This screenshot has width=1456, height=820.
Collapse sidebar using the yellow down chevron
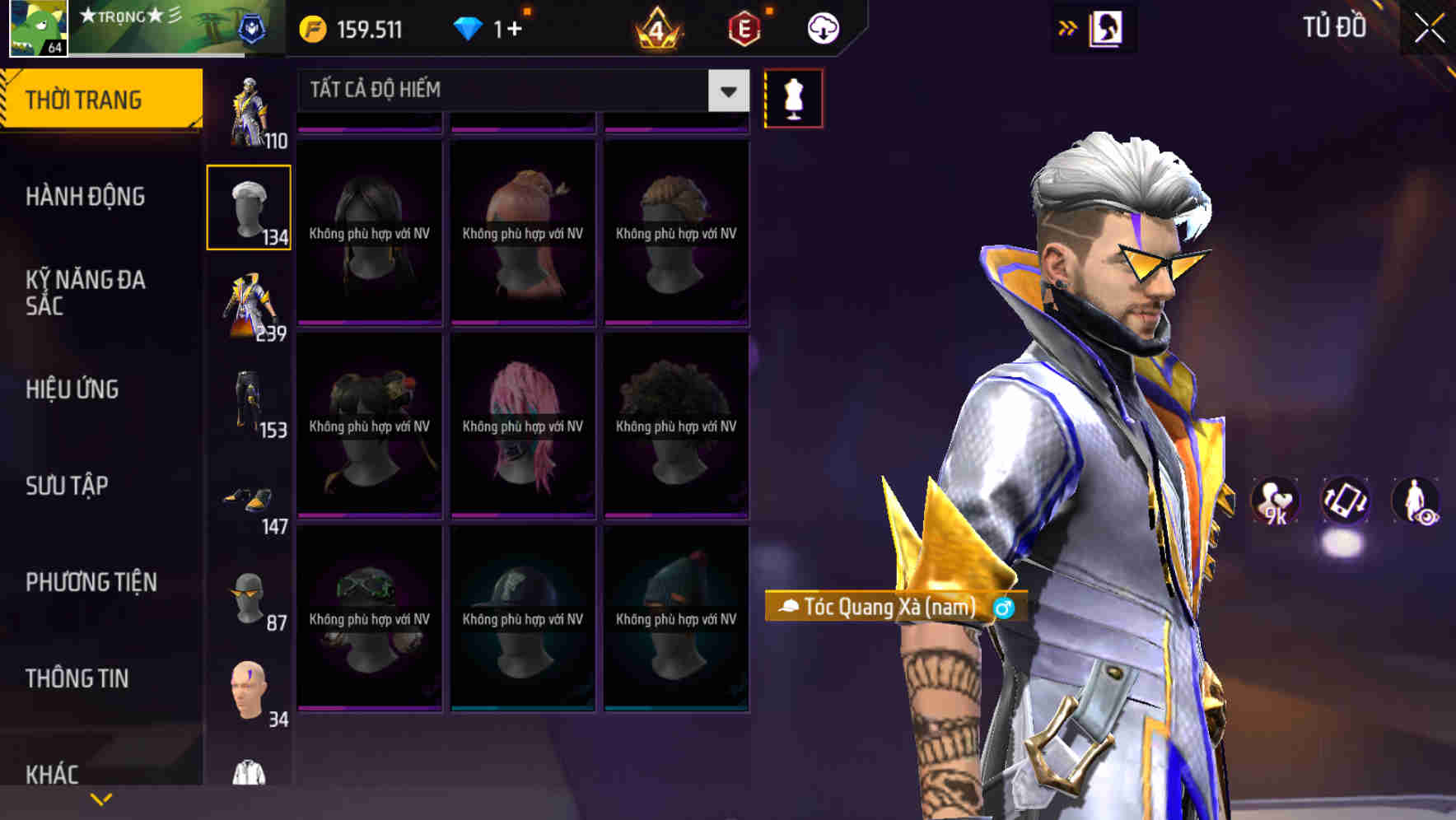100,797
